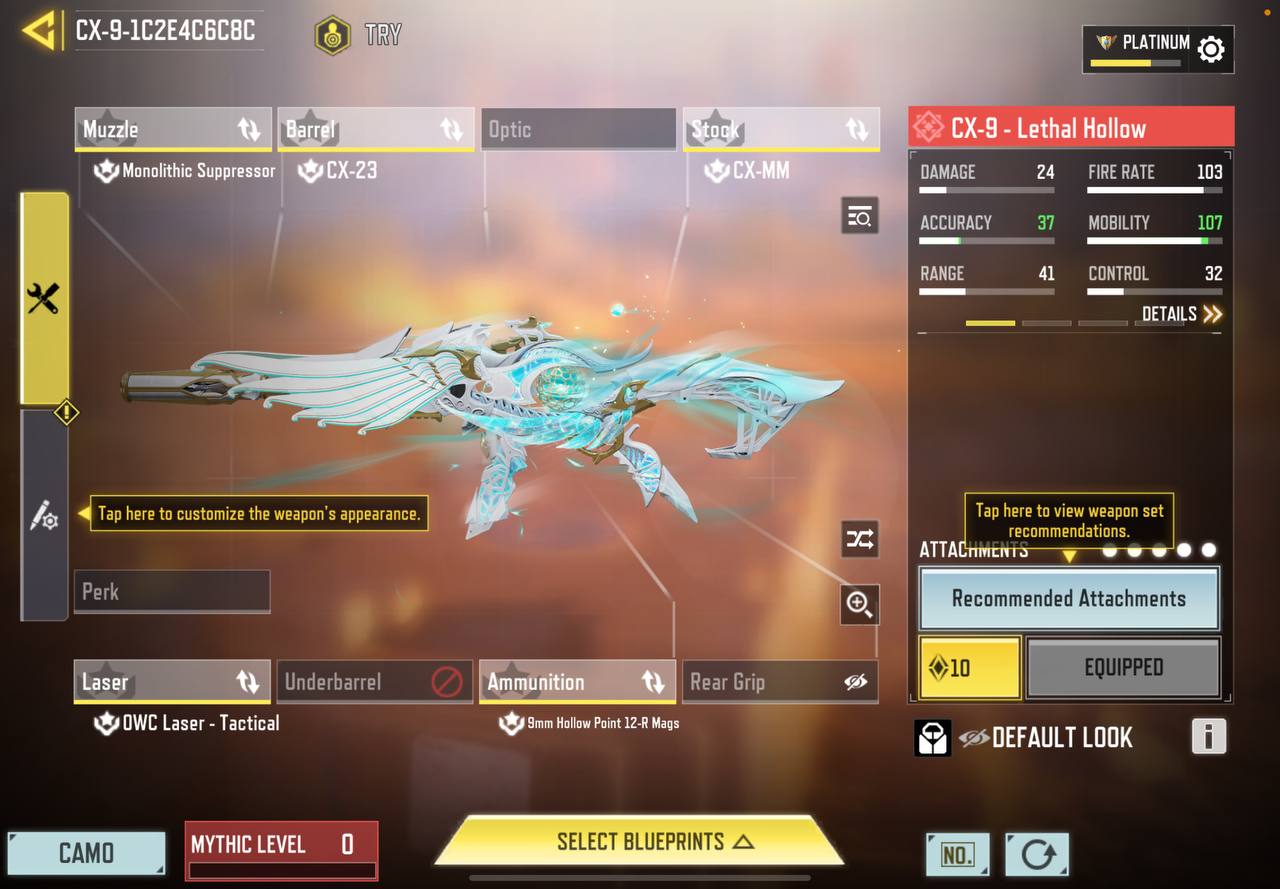Open the empty Optic slot
Screen dimensions: 1280x889
[578, 130]
